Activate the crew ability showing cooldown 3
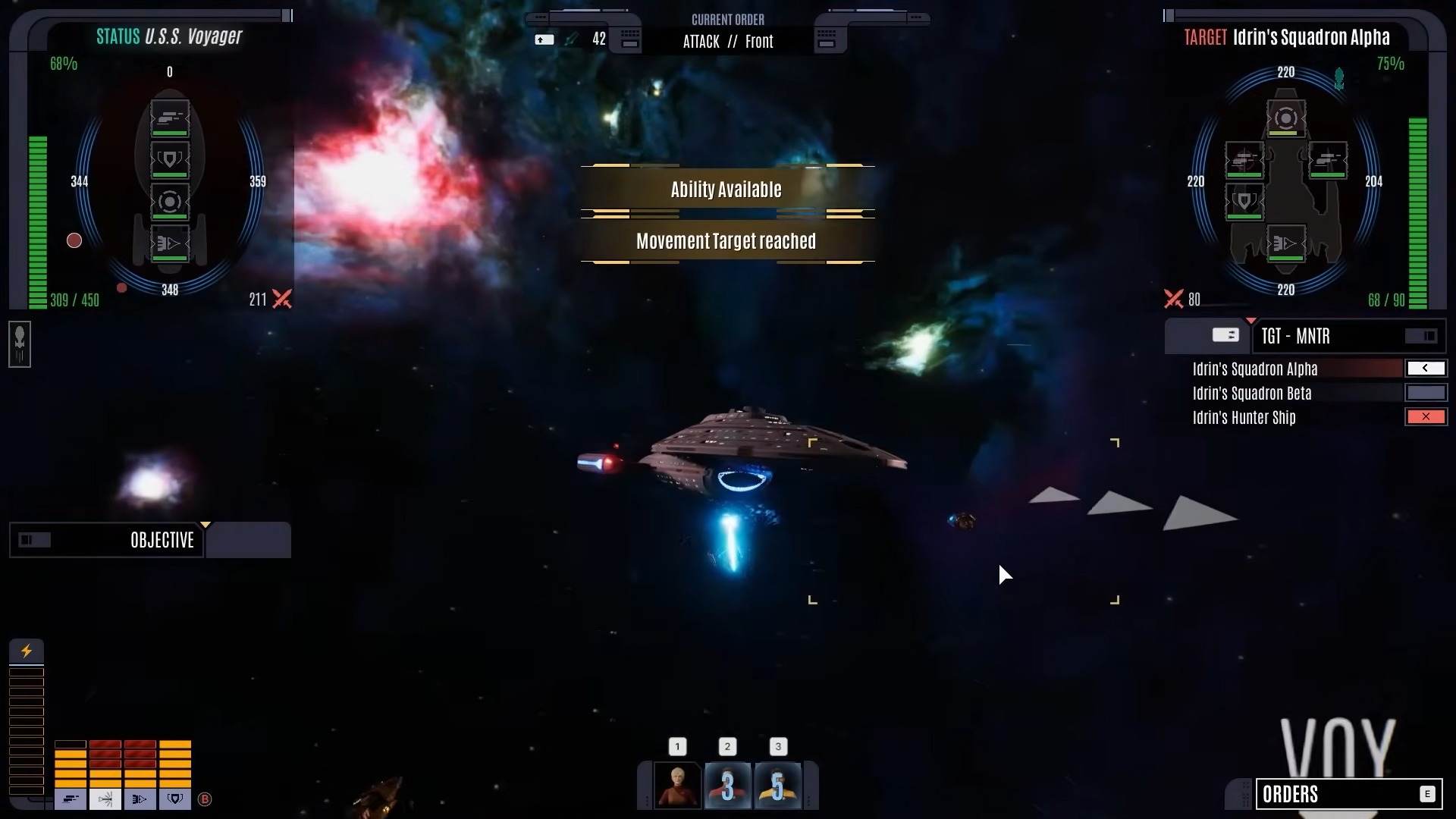Viewport: 1456px width, 819px height. pos(727,786)
